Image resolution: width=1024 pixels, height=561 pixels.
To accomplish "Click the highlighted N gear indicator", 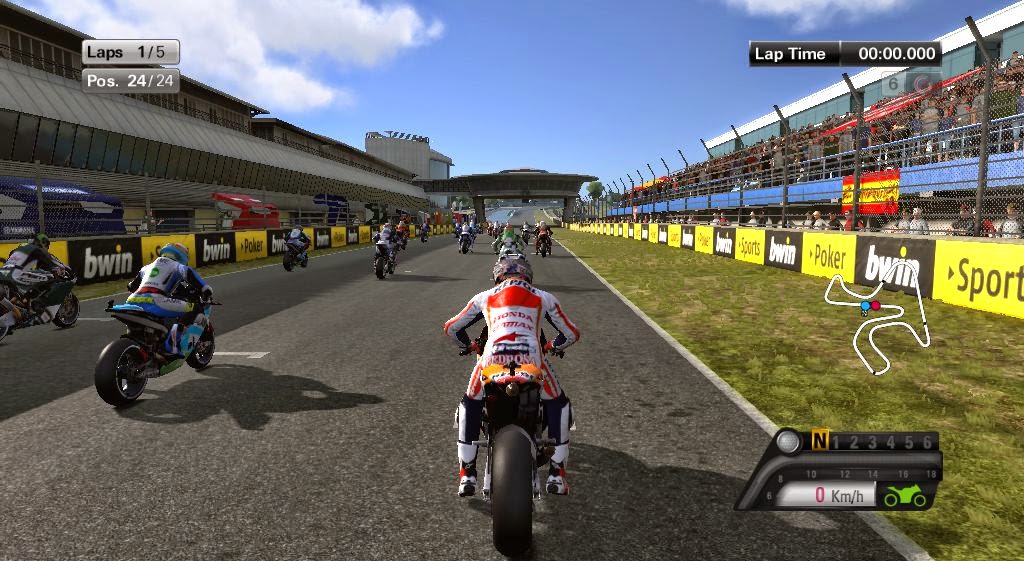I will [x=820, y=441].
